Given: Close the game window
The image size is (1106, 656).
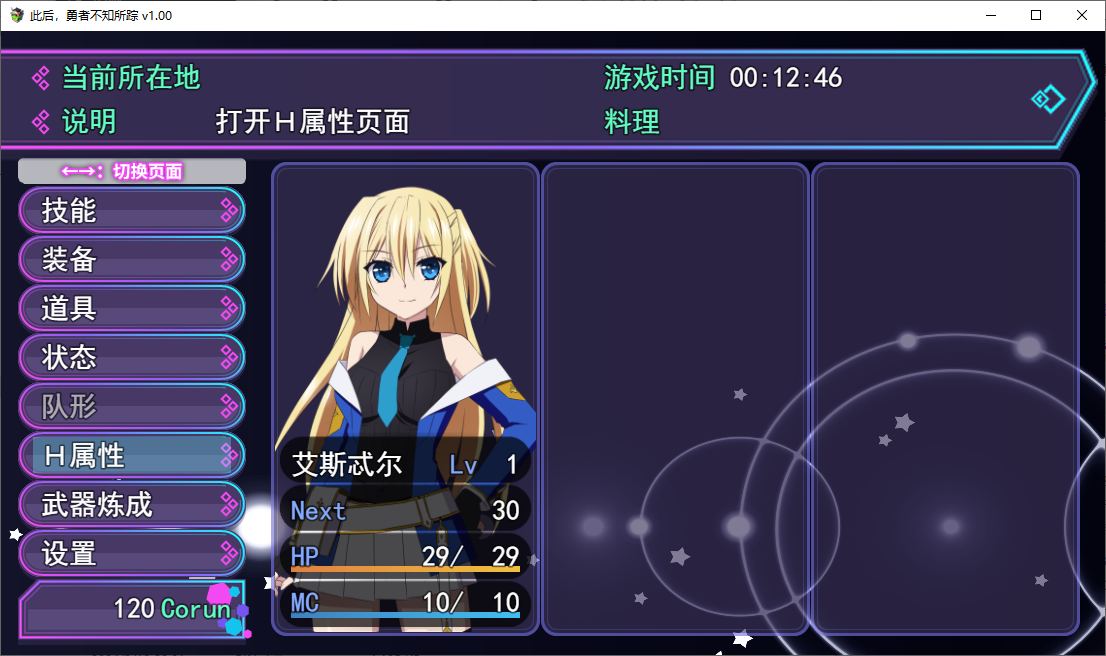Looking at the screenshot, I should point(1082,15).
